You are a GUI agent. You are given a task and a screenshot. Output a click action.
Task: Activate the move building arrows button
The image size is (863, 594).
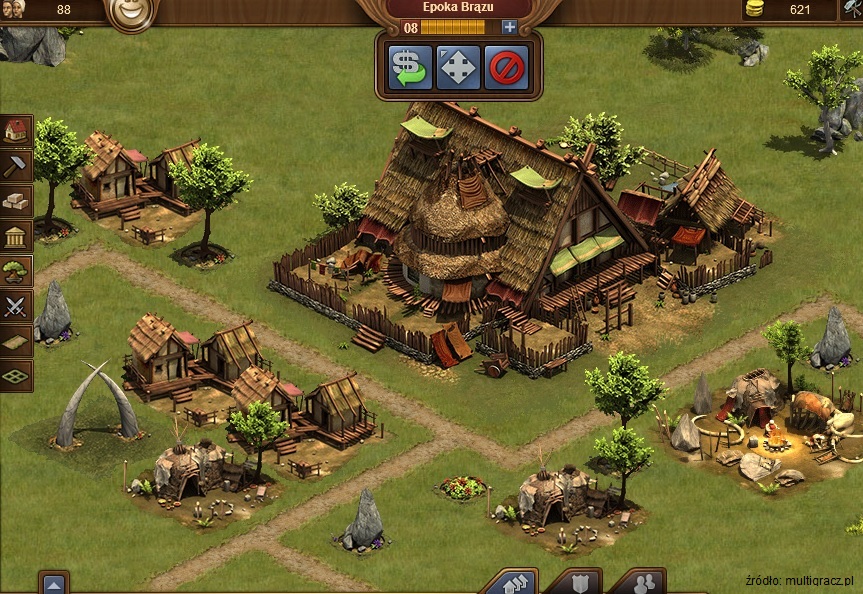(459, 68)
